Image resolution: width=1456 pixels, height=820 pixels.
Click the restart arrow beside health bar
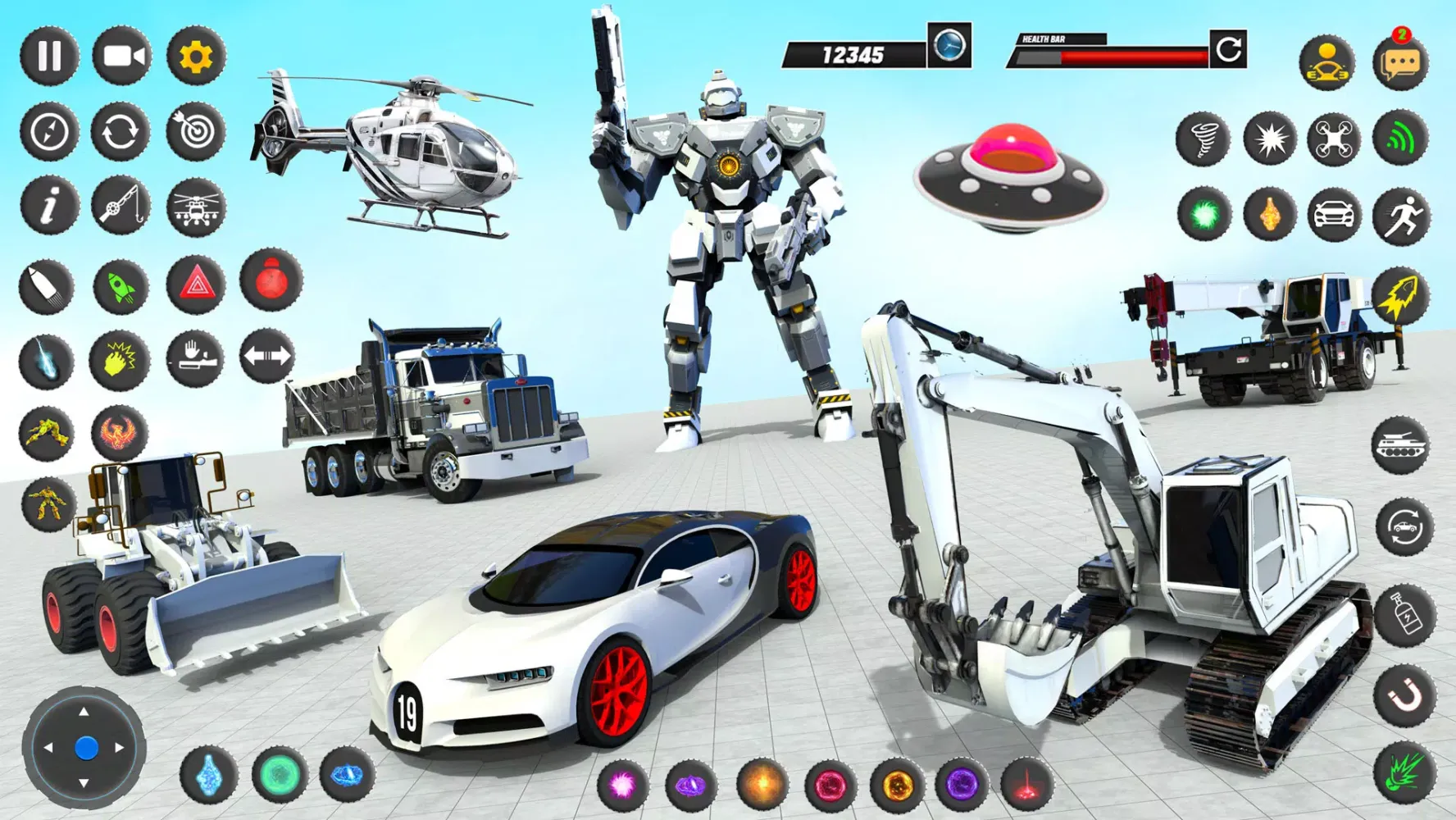click(x=1228, y=50)
